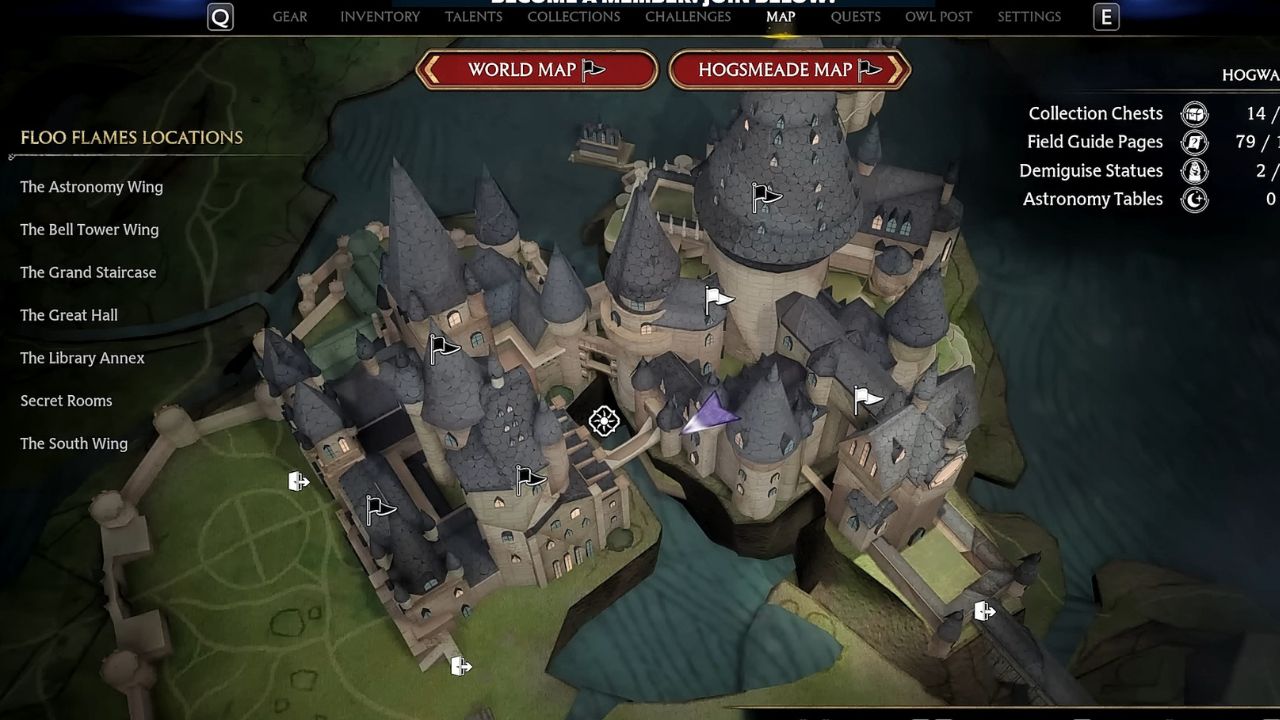
Task: Select the Secret Rooms floo location
Action: click(x=66, y=400)
